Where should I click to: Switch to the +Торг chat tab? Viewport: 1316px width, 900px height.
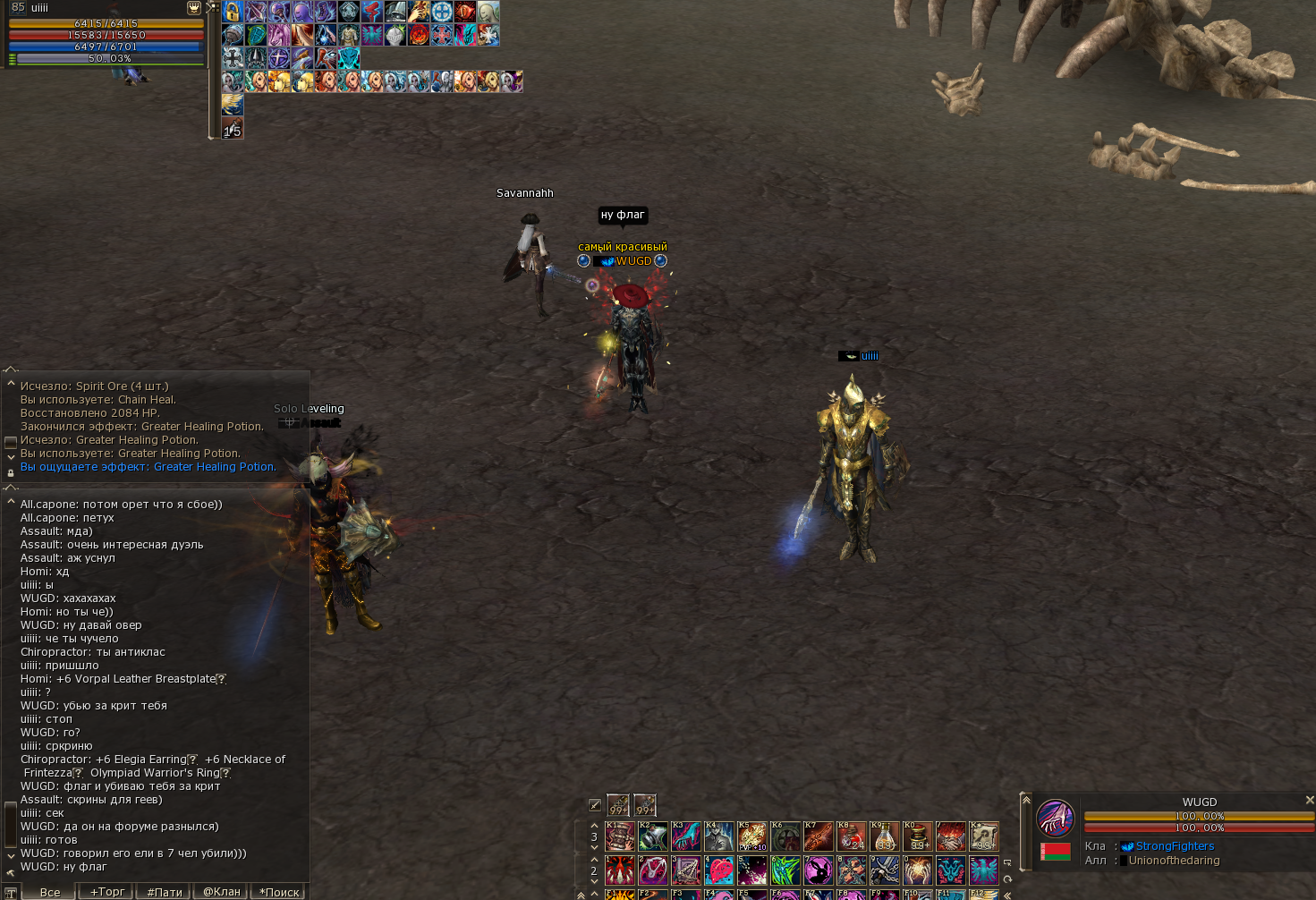click(106, 891)
